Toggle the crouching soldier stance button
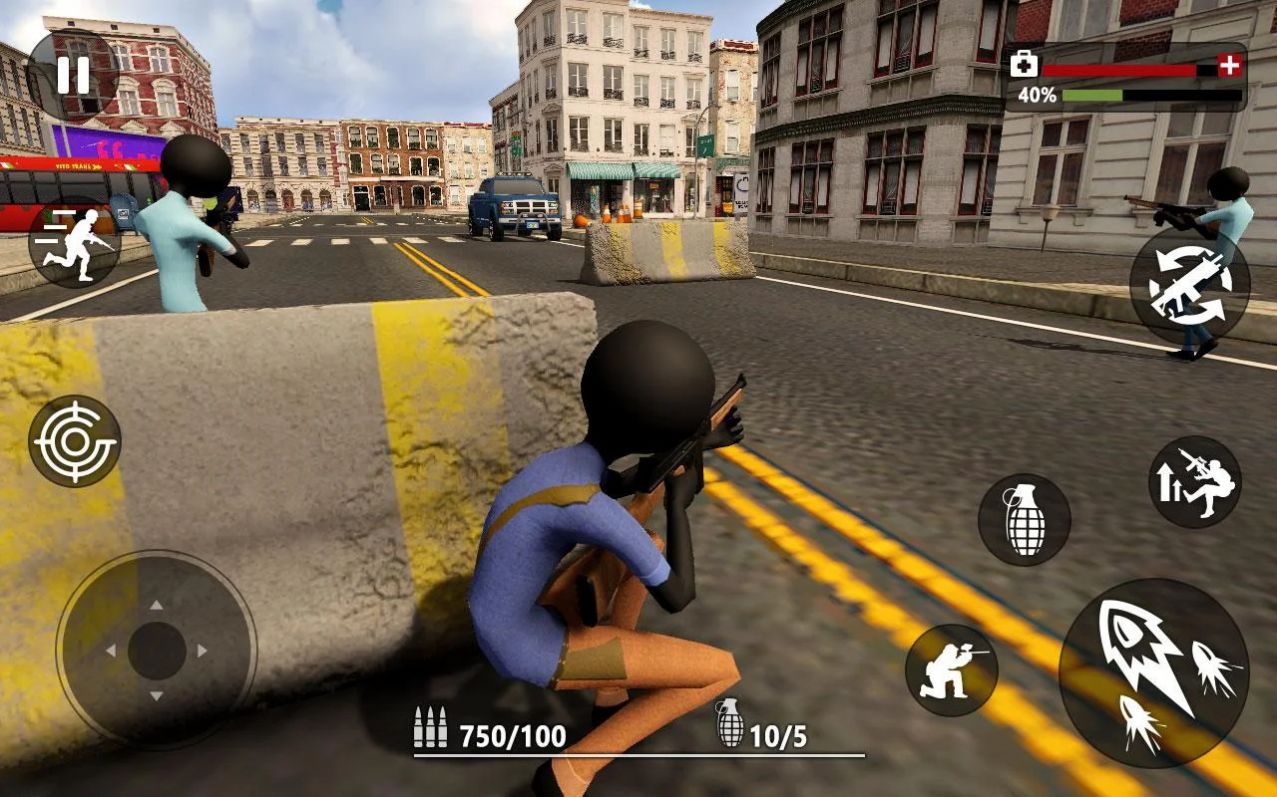The width and height of the screenshot is (1277, 797). pyautogui.click(x=951, y=670)
